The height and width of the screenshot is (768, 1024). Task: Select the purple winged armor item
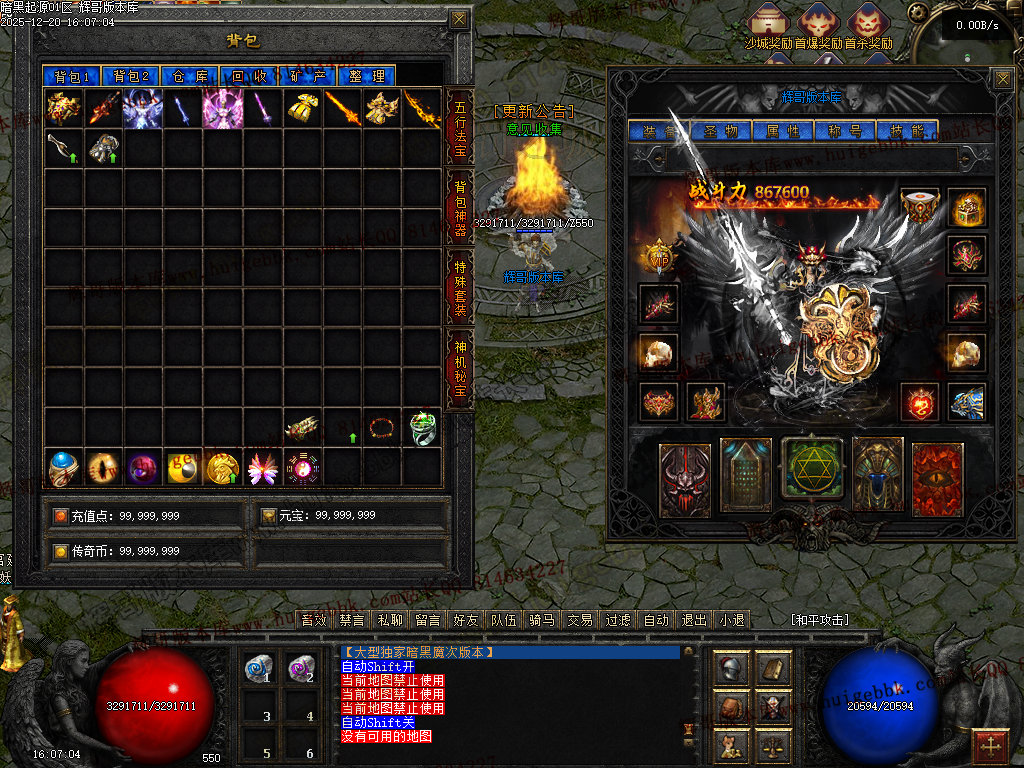pos(222,109)
